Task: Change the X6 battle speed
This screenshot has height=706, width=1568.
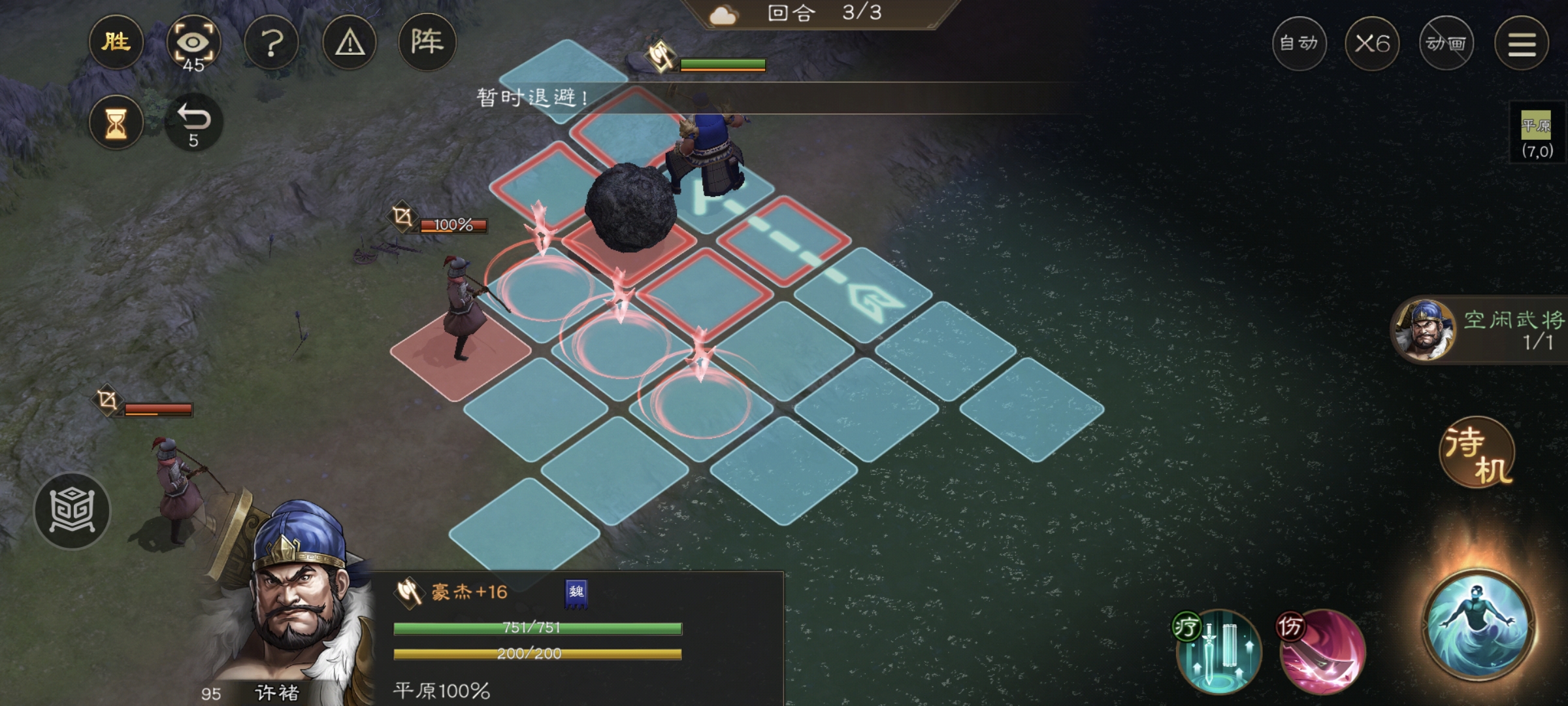Action: point(1372,43)
